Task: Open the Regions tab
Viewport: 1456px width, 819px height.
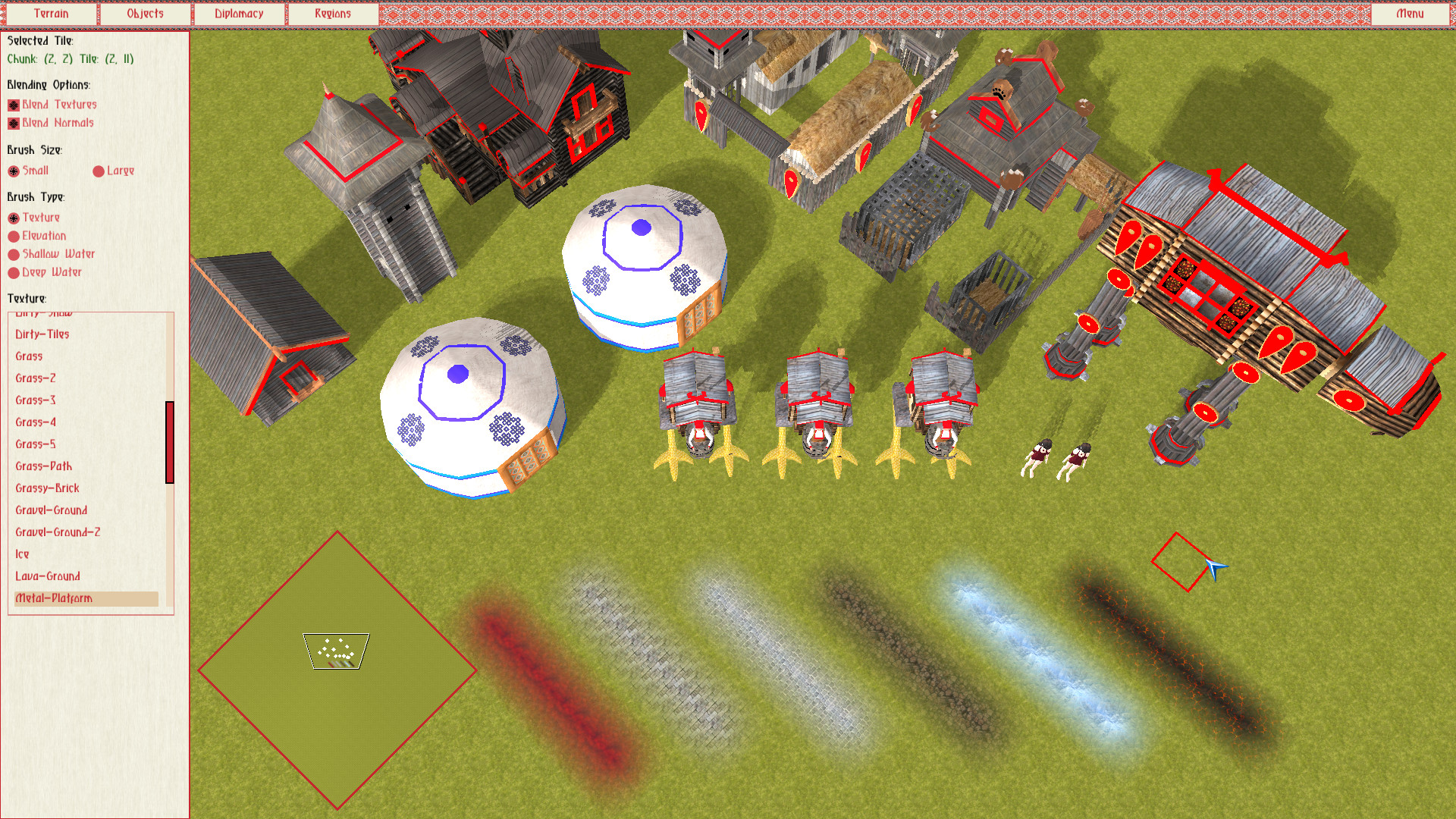Action: (331, 13)
